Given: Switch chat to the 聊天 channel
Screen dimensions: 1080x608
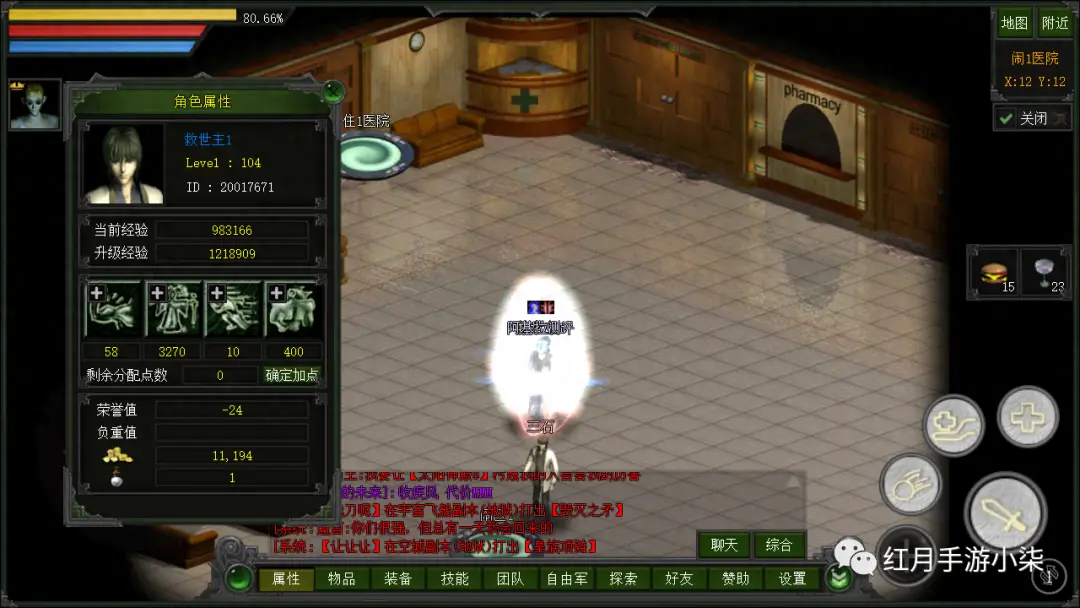Looking at the screenshot, I should pos(724,545).
